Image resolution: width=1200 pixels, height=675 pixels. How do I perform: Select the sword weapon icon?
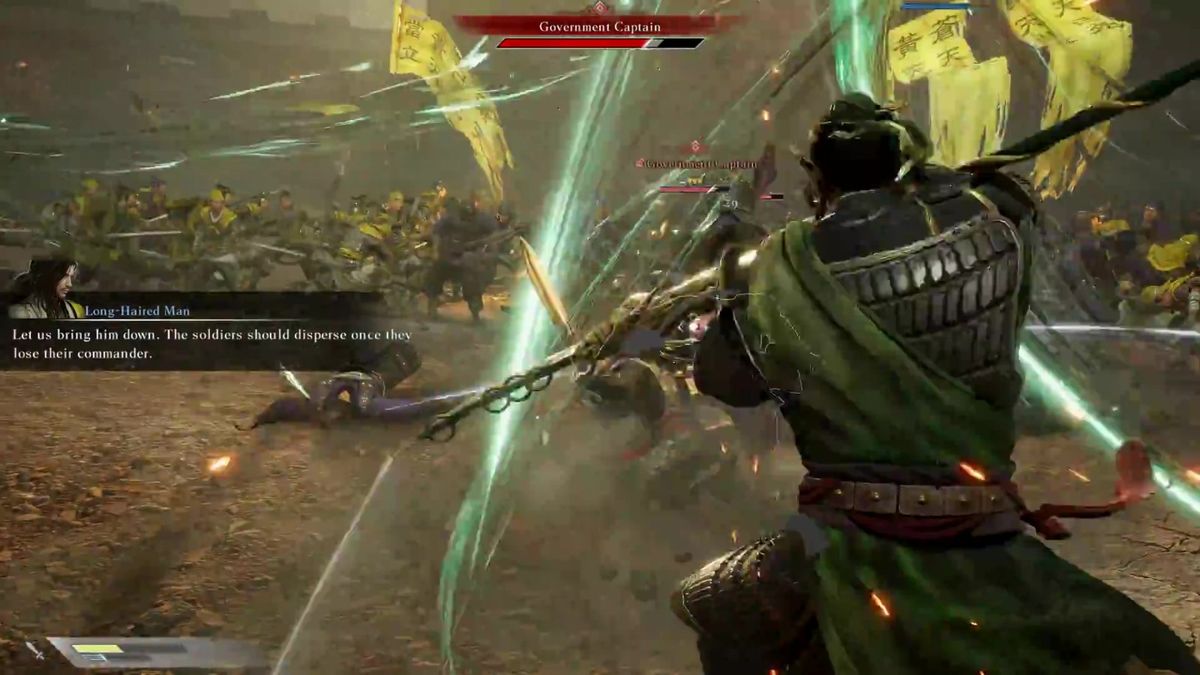[35, 651]
